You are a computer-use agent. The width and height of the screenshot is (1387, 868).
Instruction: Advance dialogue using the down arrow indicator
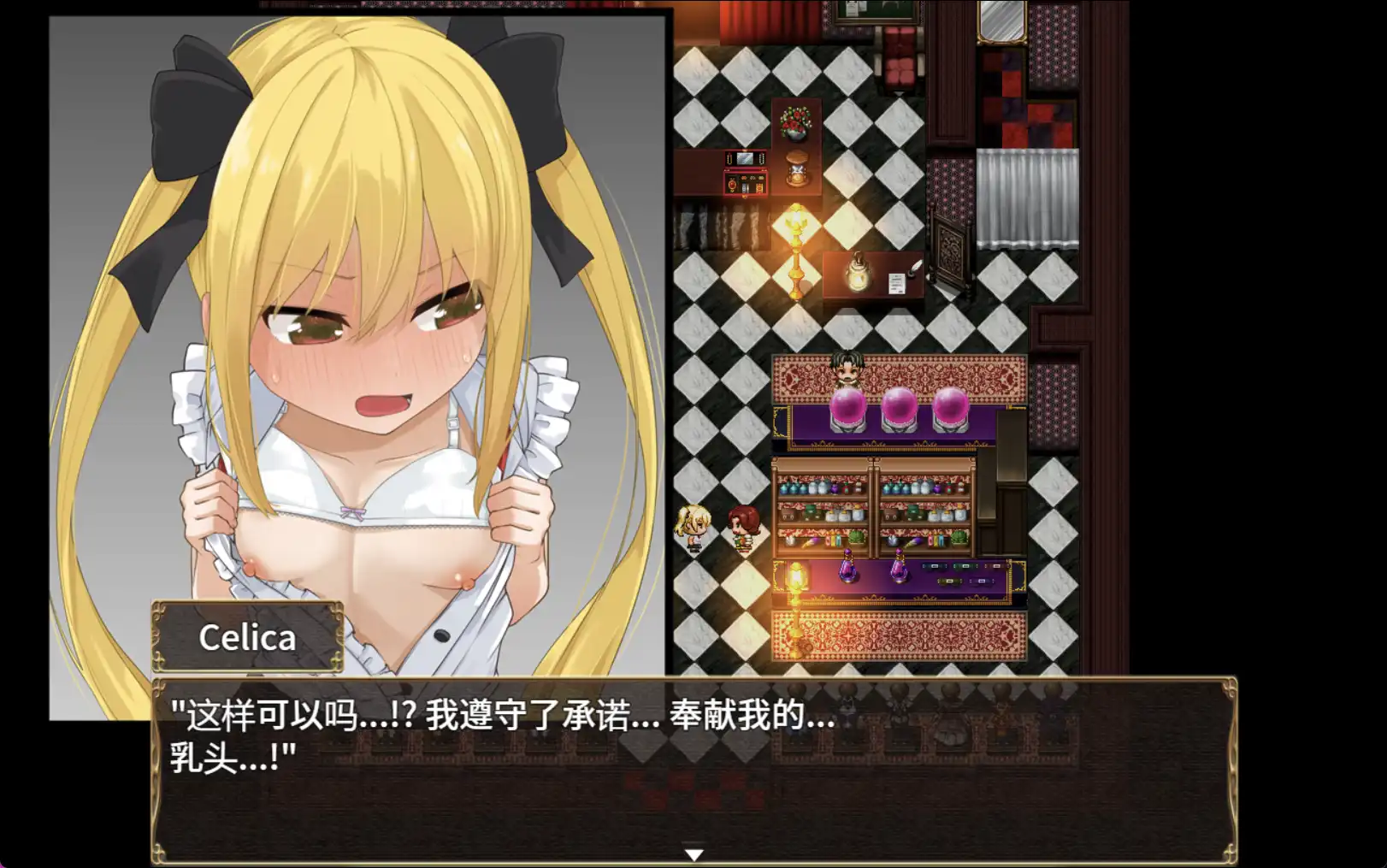point(693,853)
